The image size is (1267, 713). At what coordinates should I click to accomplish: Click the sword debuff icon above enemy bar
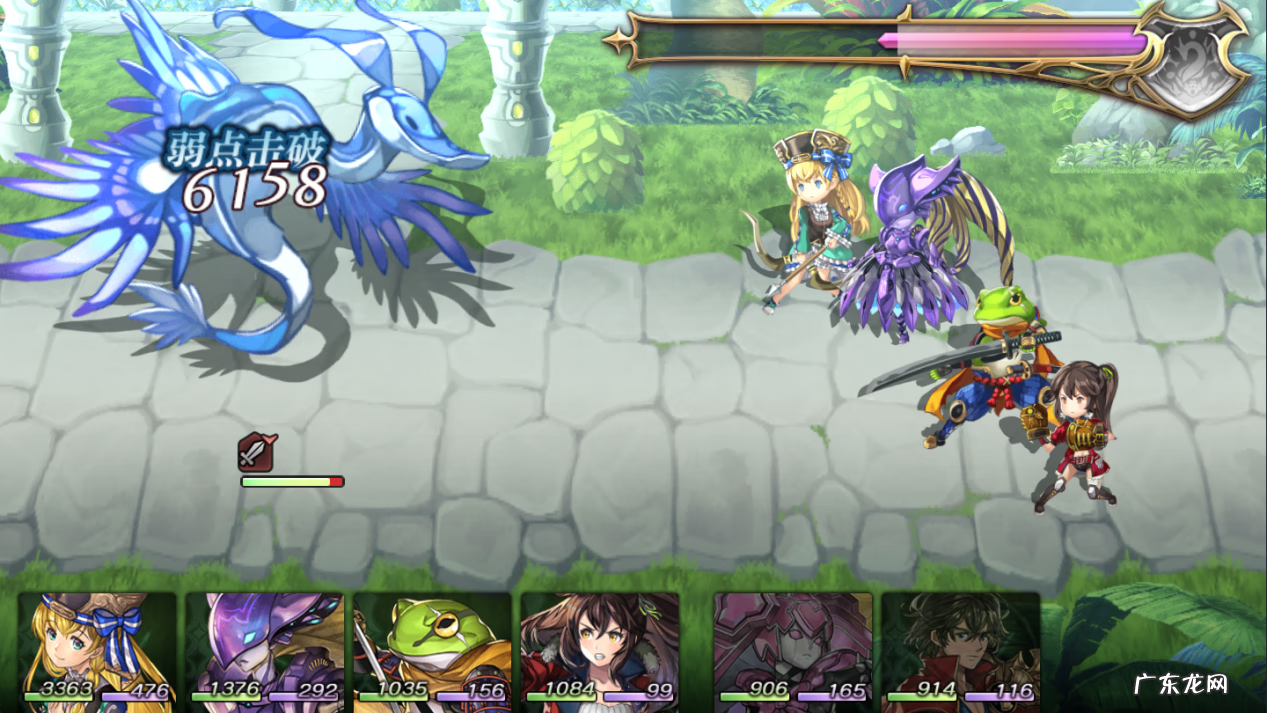coord(256,453)
